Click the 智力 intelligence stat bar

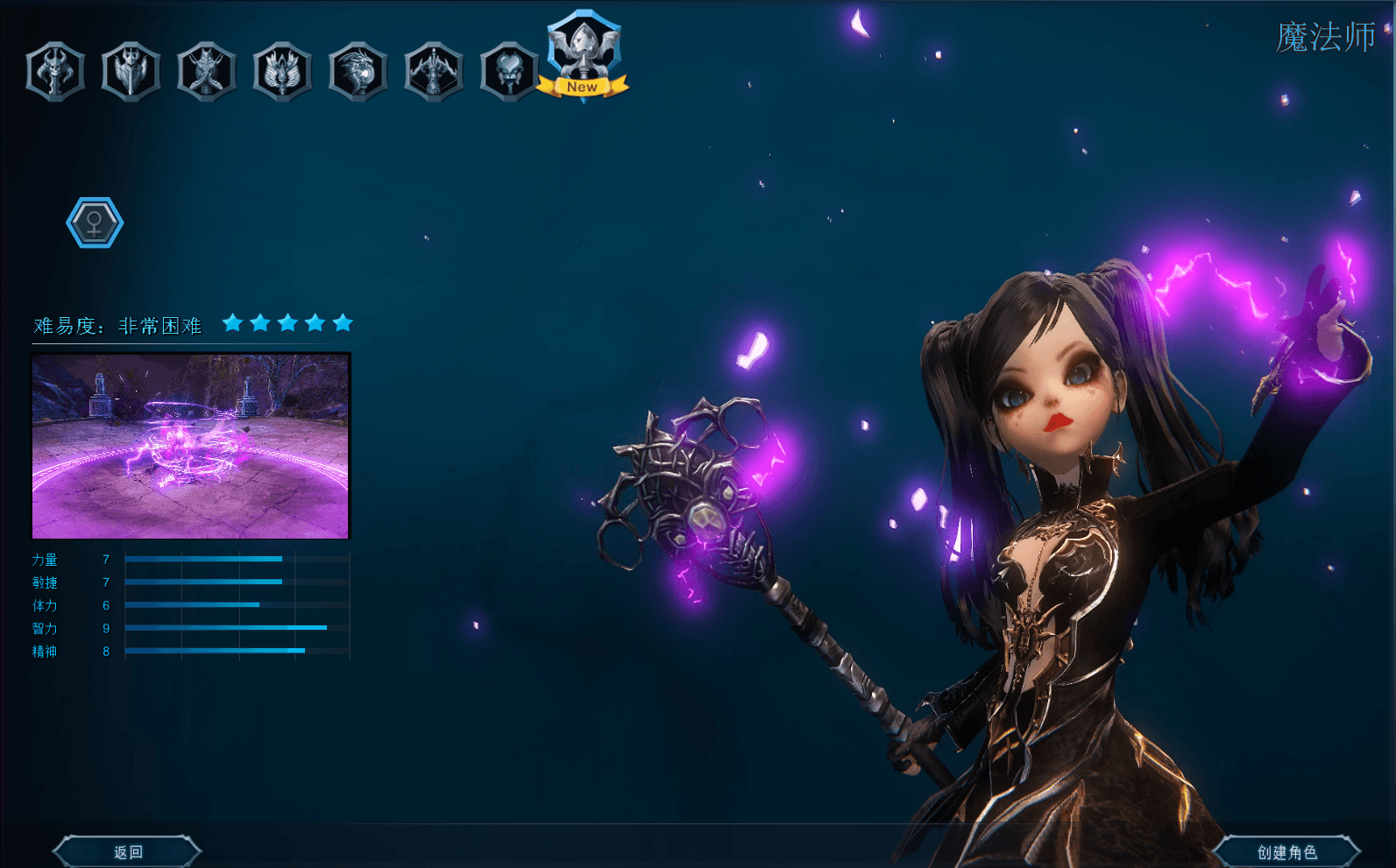(x=225, y=628)
